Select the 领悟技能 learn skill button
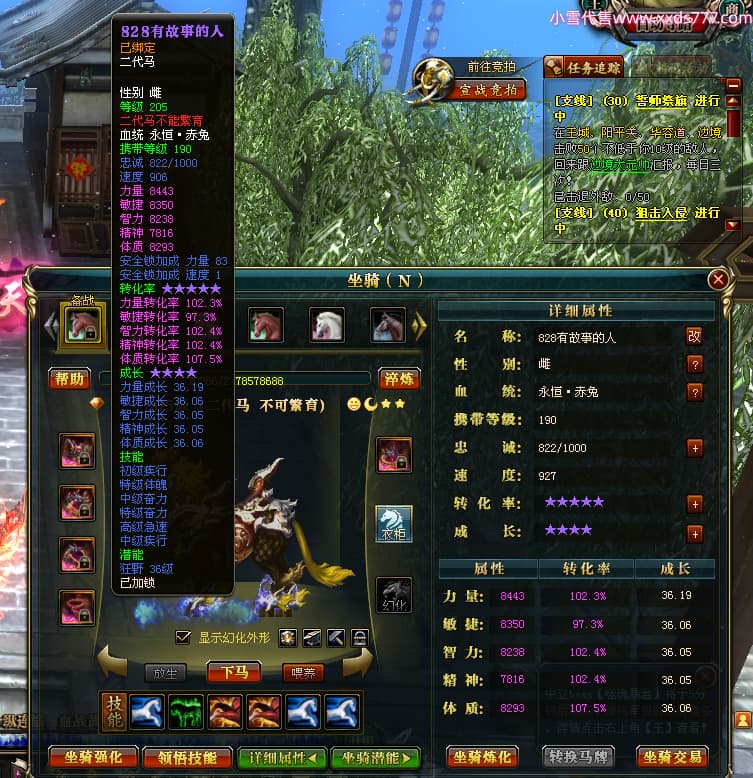The width and height of the screenshot is (753, 778). [187, 757]
